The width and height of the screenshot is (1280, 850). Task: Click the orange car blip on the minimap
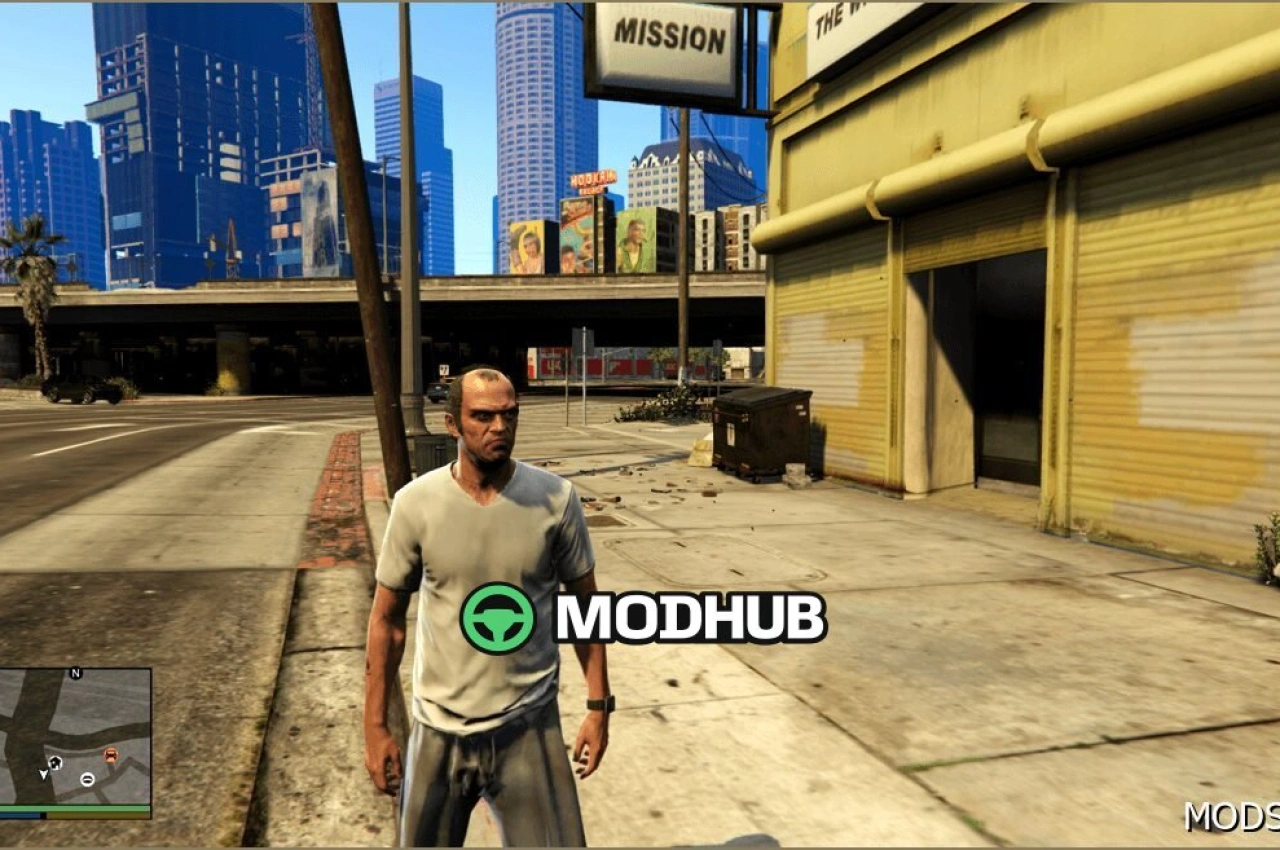point(111,755)
